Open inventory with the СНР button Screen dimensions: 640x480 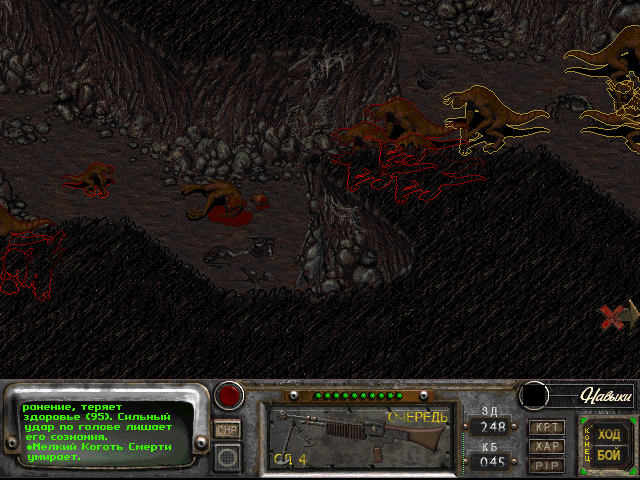click(228, 429)
